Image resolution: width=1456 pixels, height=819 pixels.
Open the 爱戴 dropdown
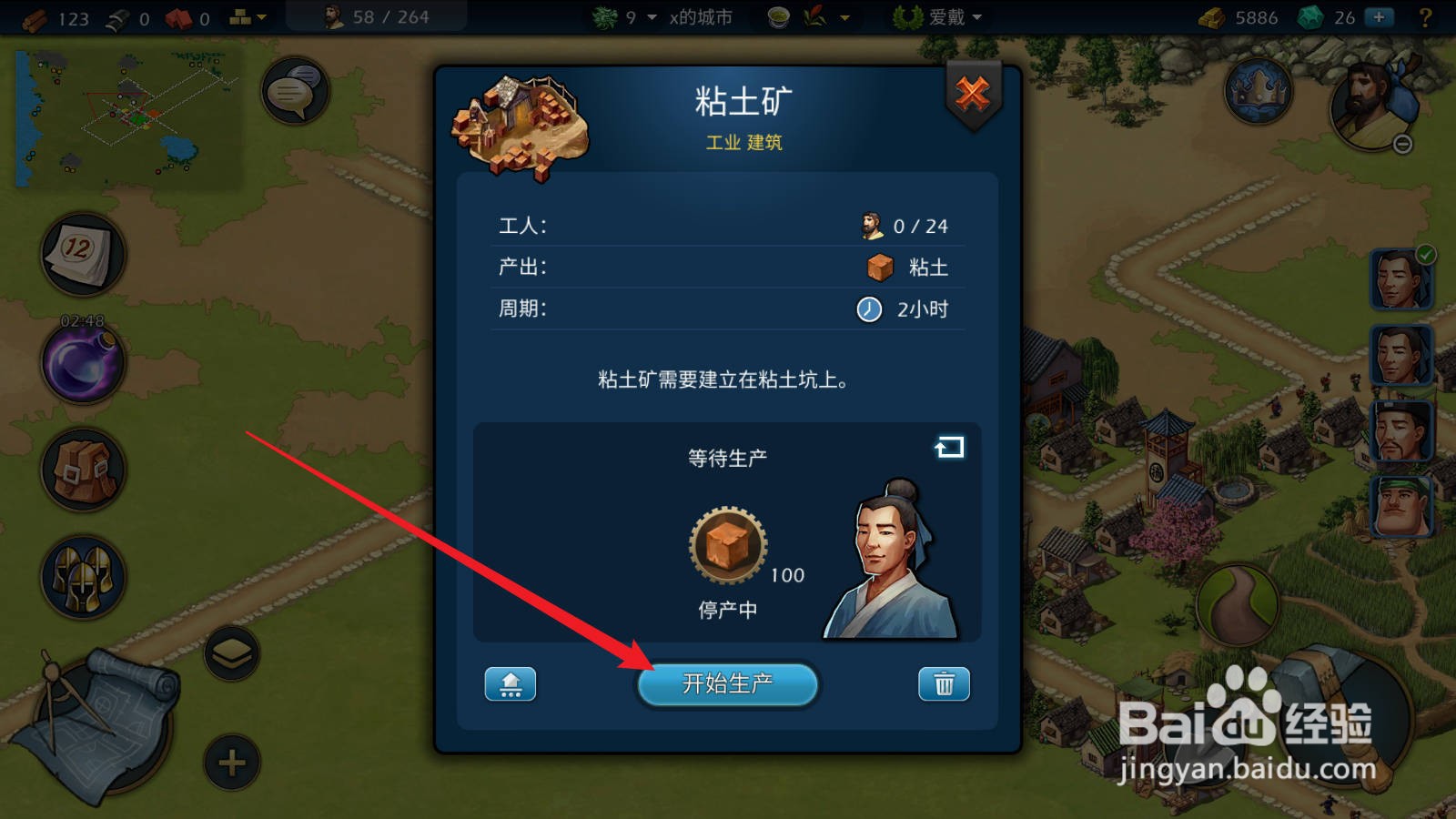coord(949,16)
